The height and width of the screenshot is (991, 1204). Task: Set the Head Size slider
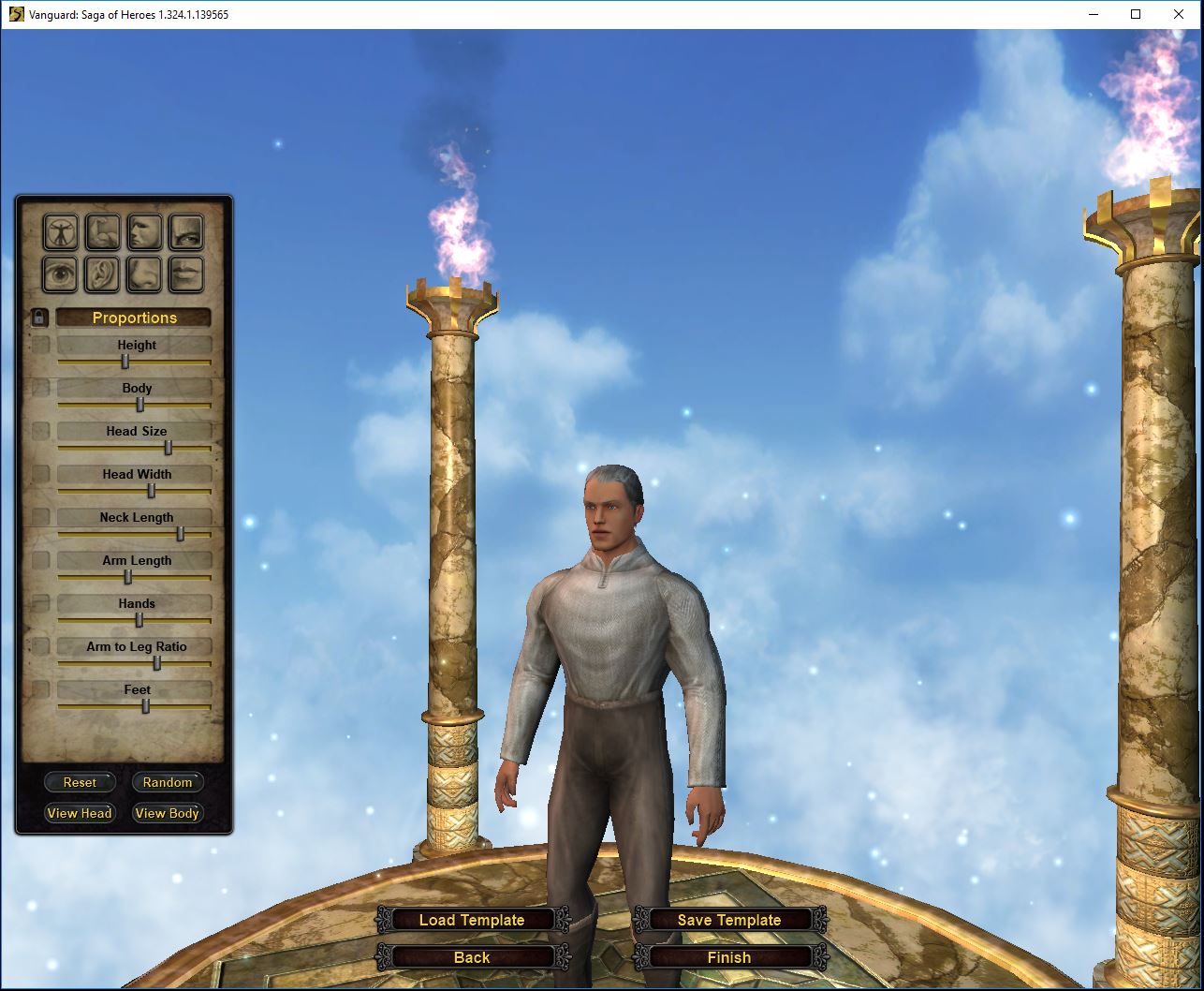point(169,448)
